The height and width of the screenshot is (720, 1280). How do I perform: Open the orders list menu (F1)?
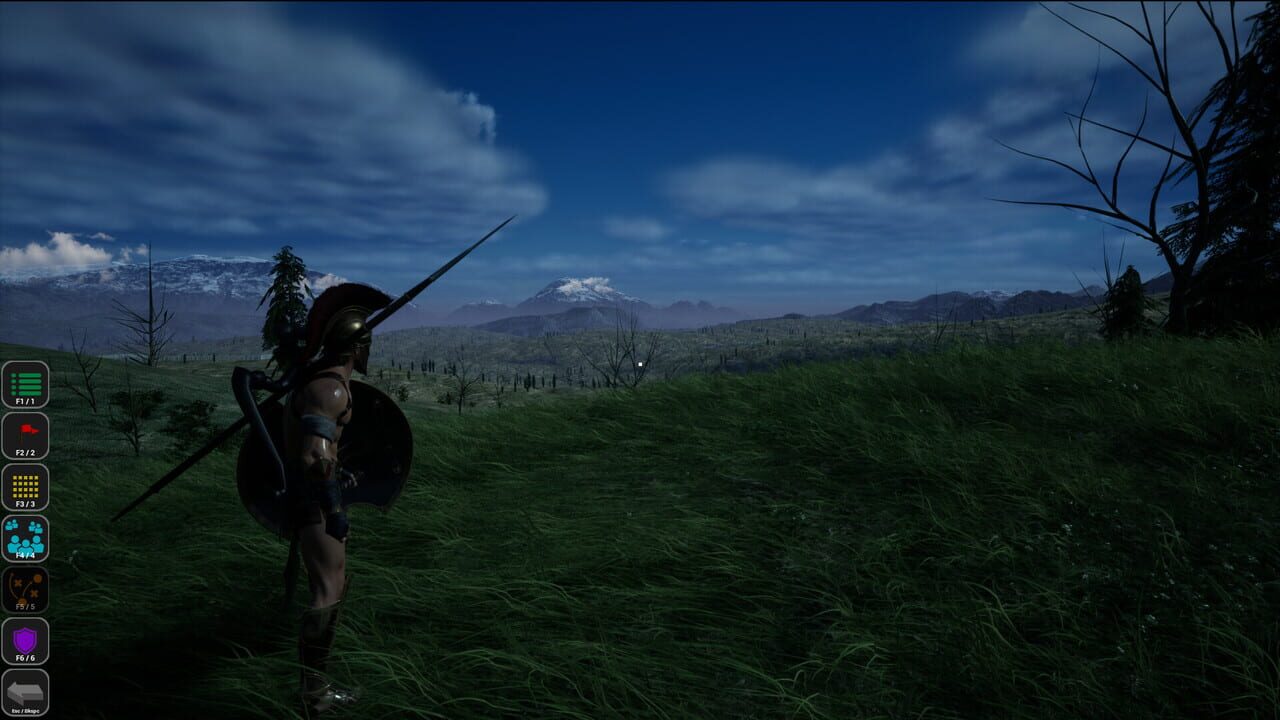(27, 381)
